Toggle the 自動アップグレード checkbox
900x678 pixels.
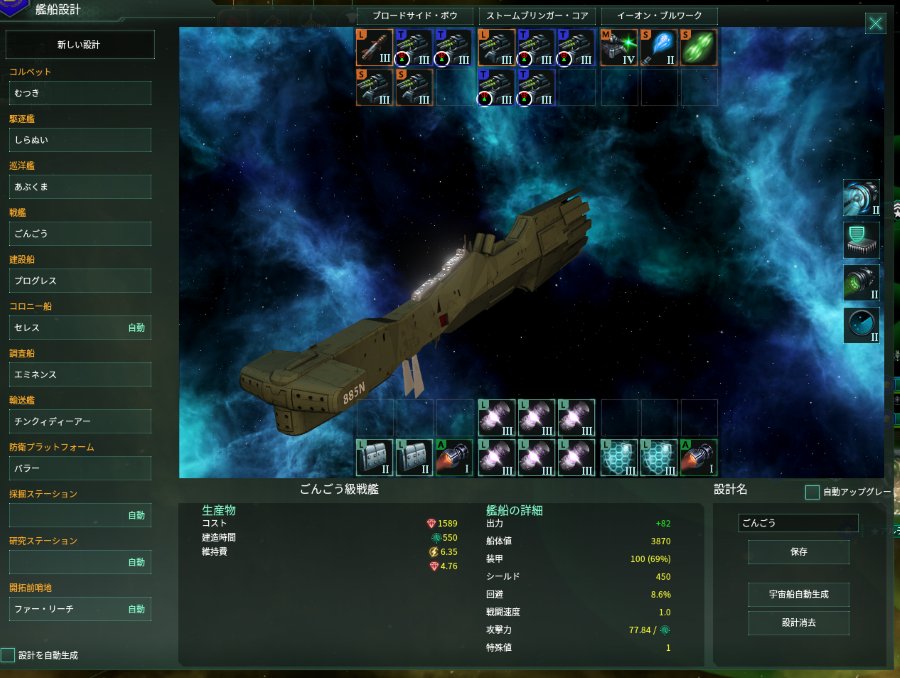812,492
